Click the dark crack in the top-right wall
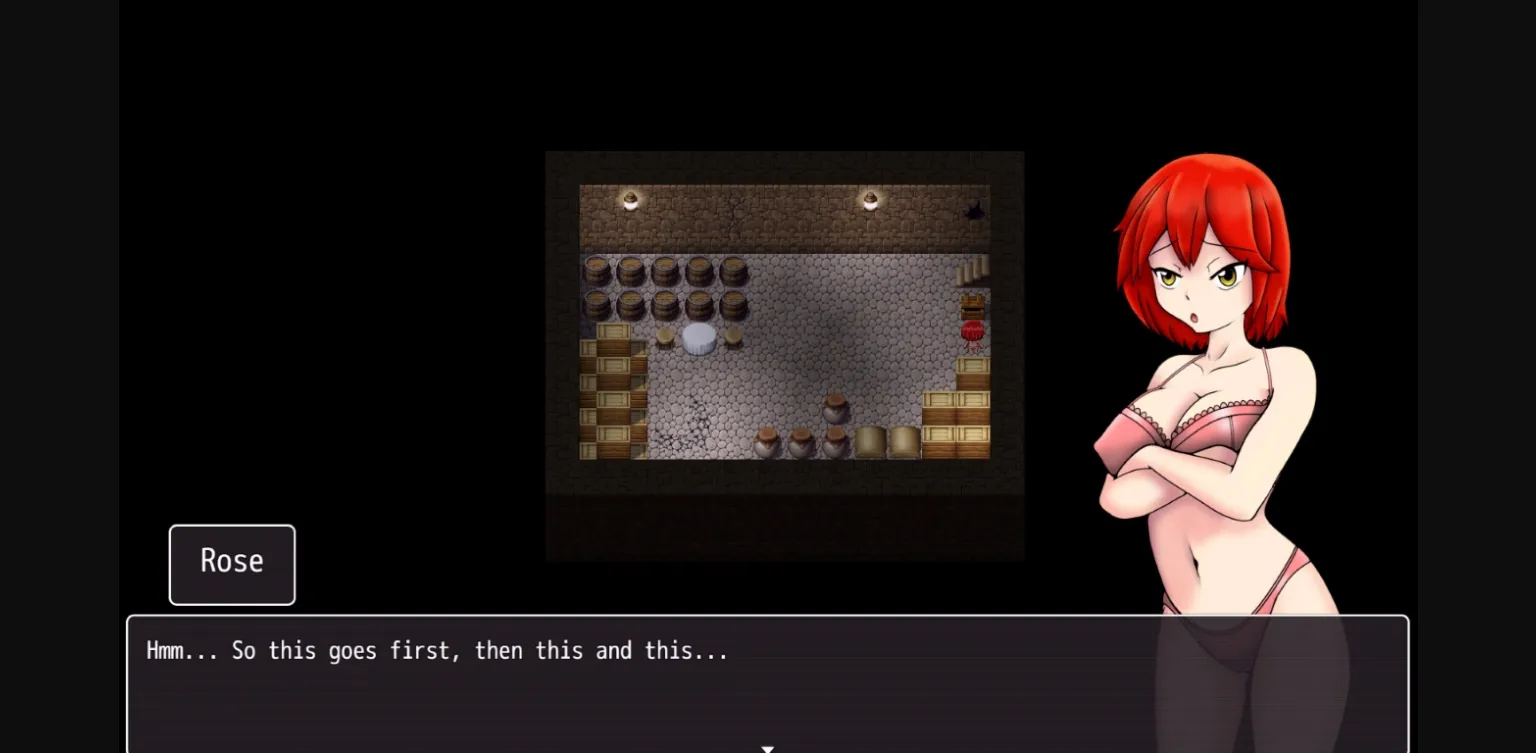 [975, 210]
